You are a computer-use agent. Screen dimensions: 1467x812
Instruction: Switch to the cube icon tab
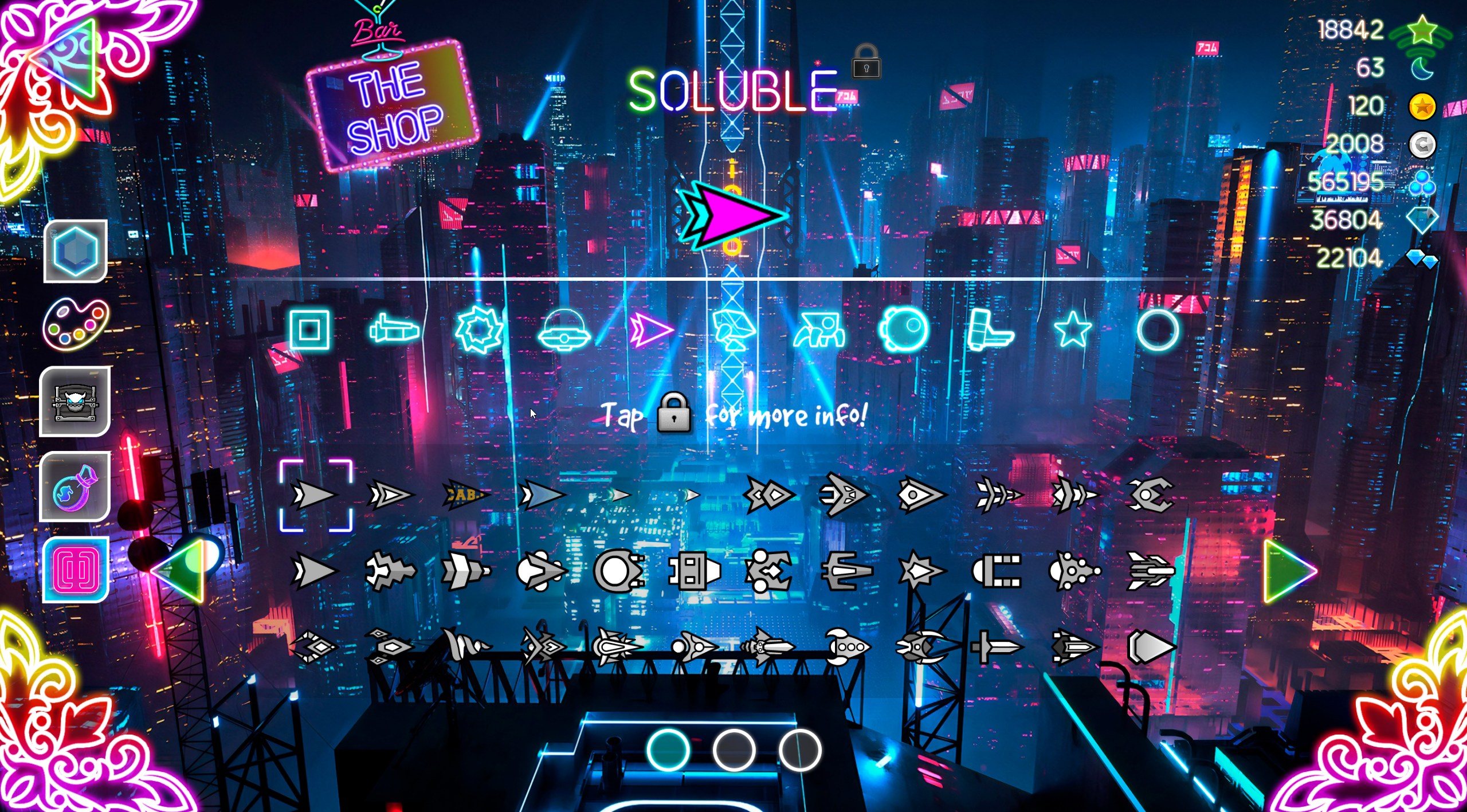point(309,329)
